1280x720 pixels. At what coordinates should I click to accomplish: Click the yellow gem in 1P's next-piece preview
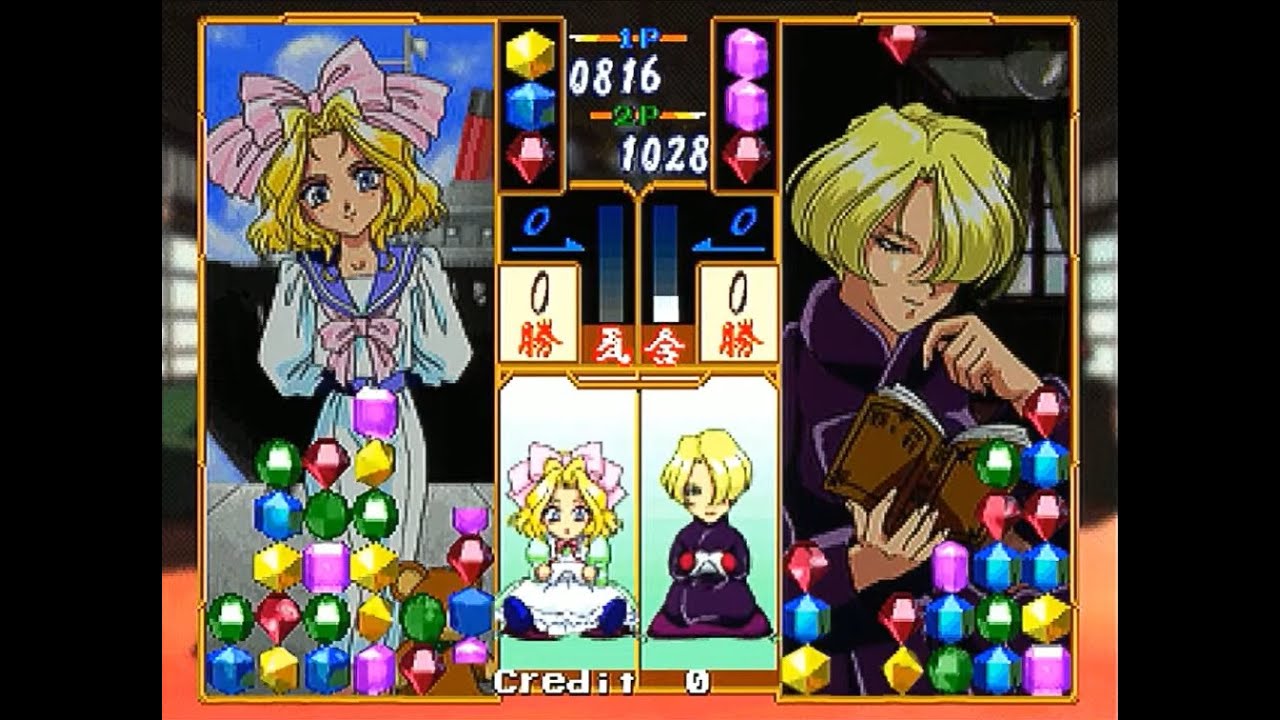pyautogui.click(x=530, y=54)
